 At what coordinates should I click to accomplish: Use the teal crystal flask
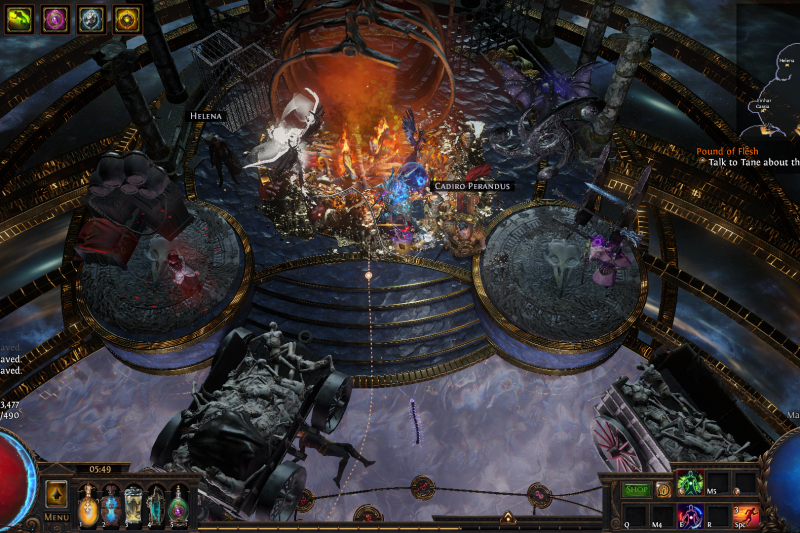(156, 503)
